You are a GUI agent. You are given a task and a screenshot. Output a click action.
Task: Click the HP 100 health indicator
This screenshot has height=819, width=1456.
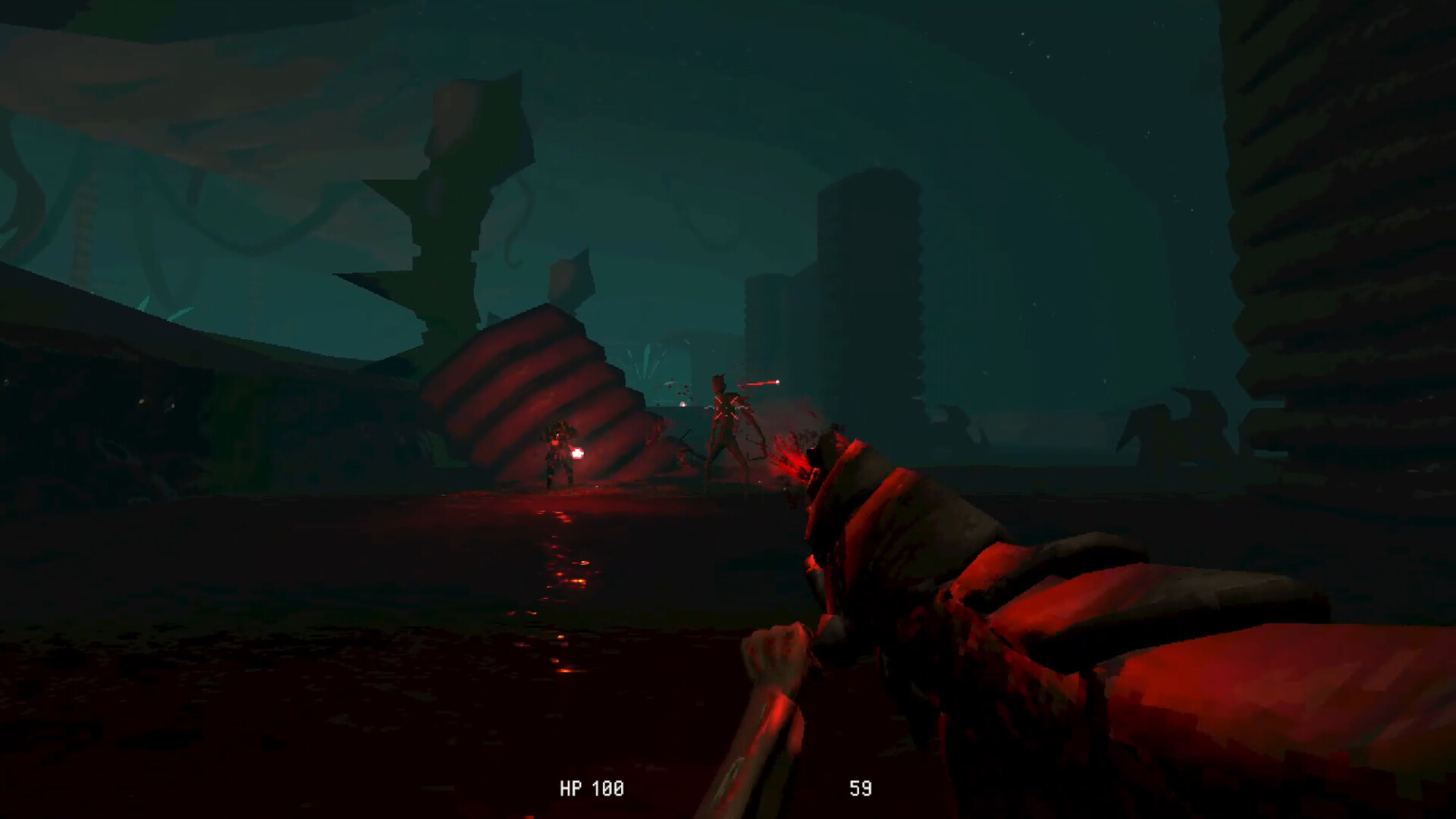tap(592, 788)
